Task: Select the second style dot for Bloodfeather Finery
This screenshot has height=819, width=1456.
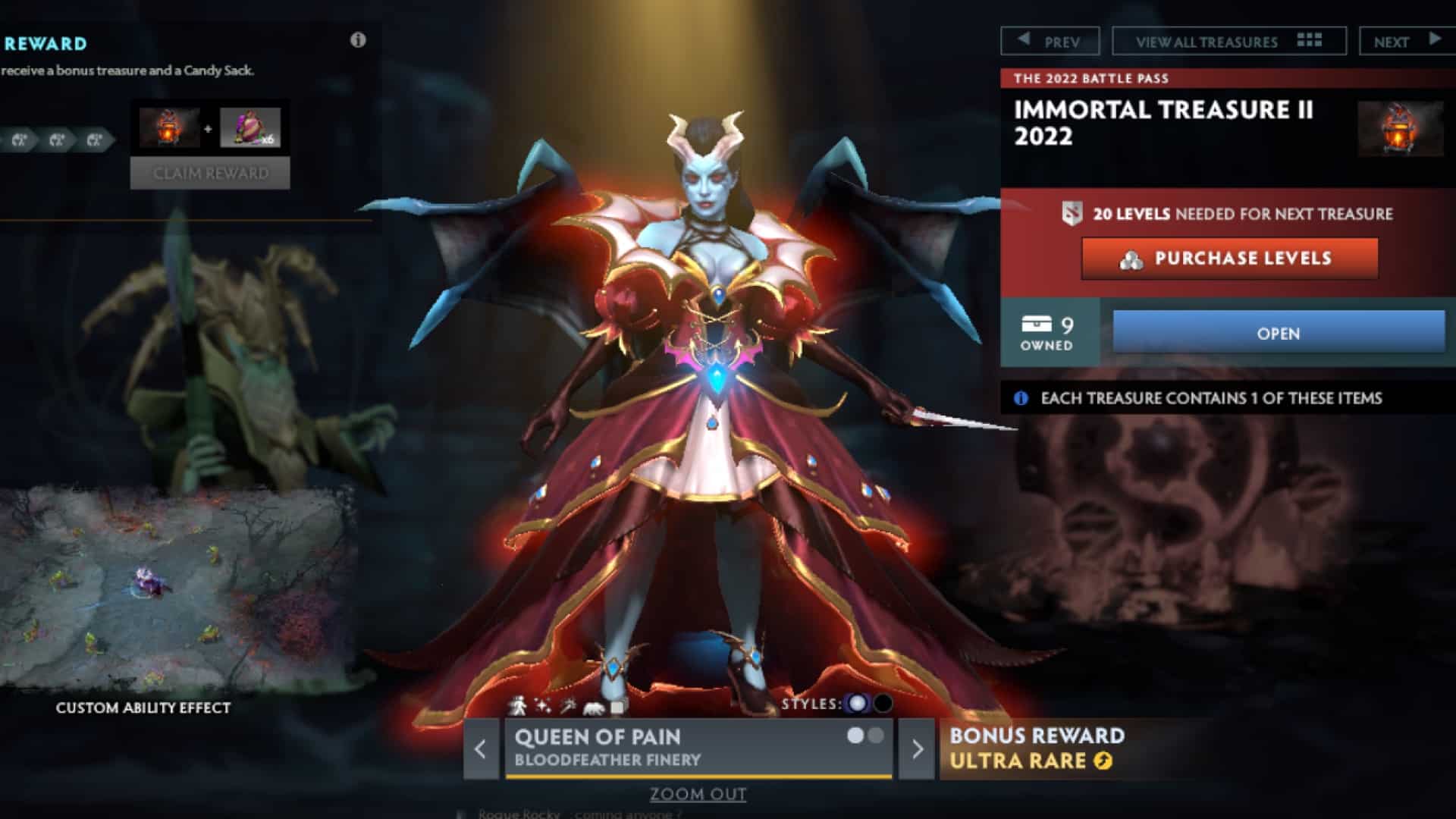Action: click(877, 736)
